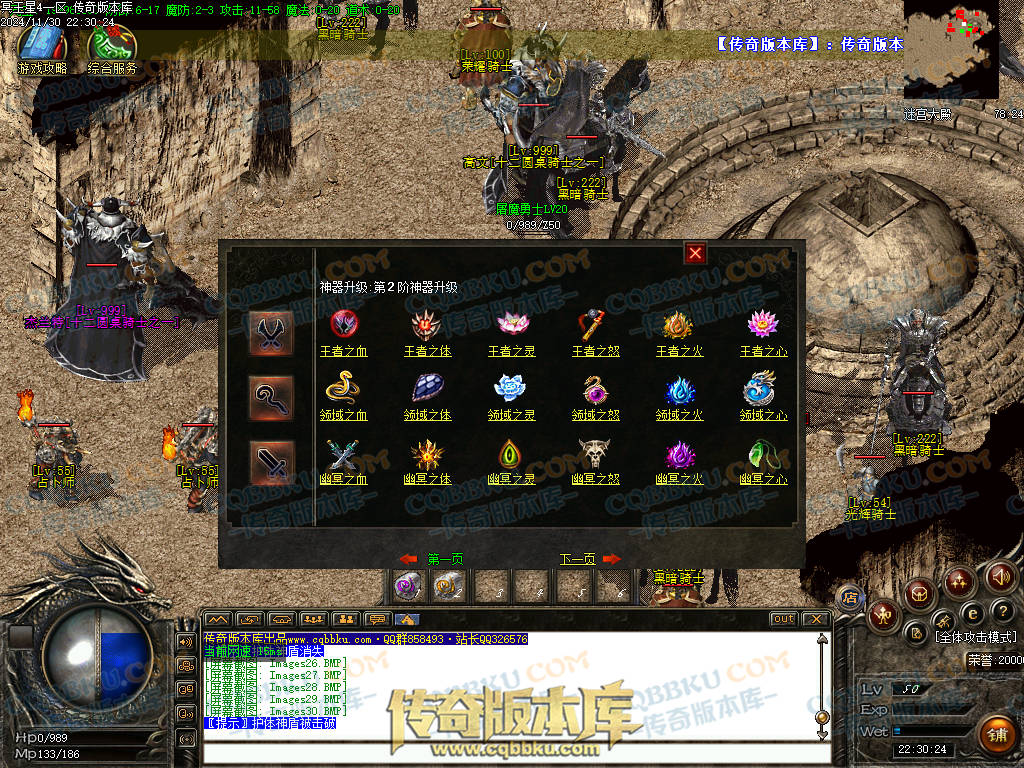Pick the 王者之火 flame item
Screen dimensions: 1024x768
[x=680, y=324]
